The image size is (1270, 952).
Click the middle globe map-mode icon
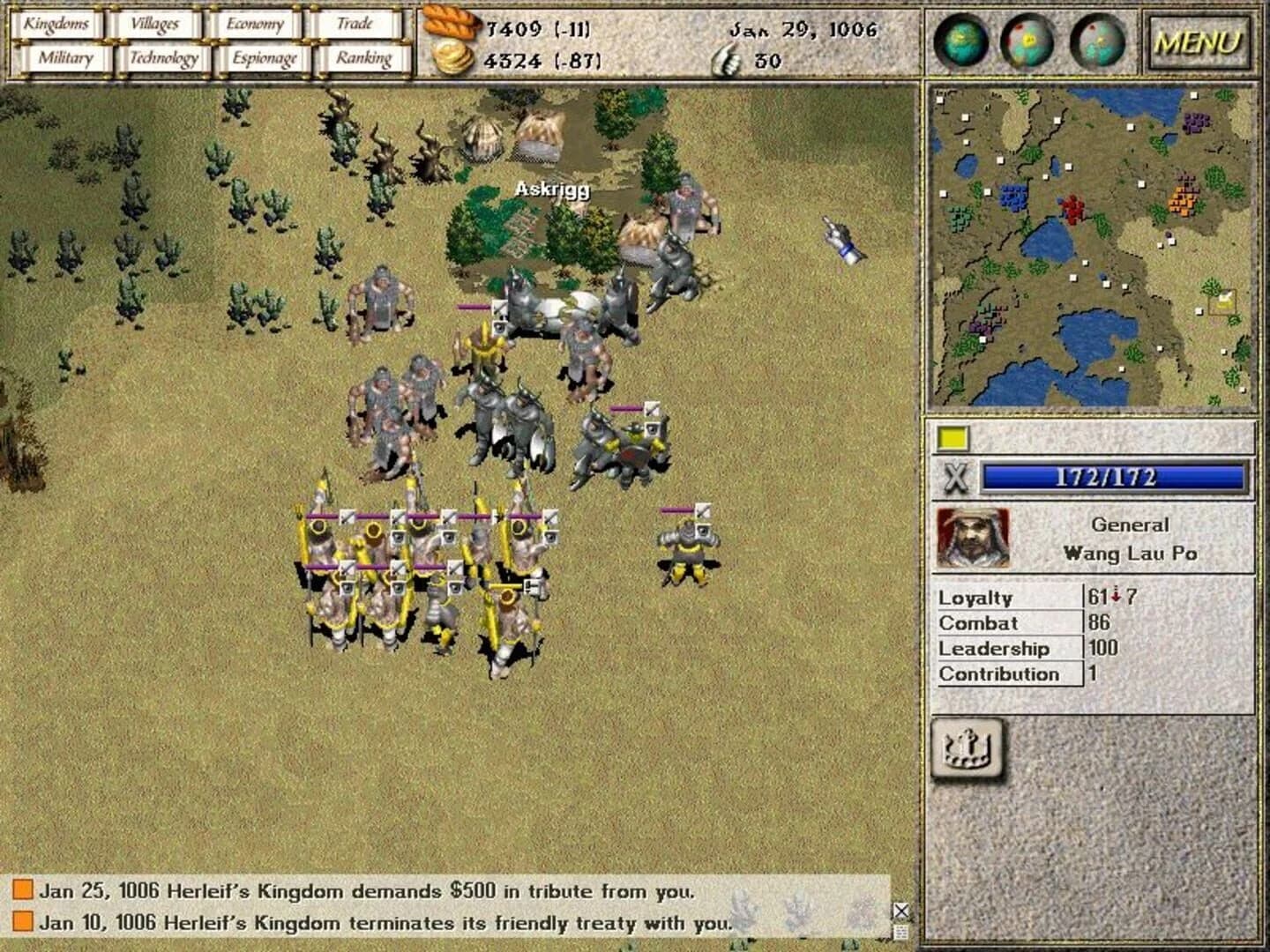[1028, 41]
